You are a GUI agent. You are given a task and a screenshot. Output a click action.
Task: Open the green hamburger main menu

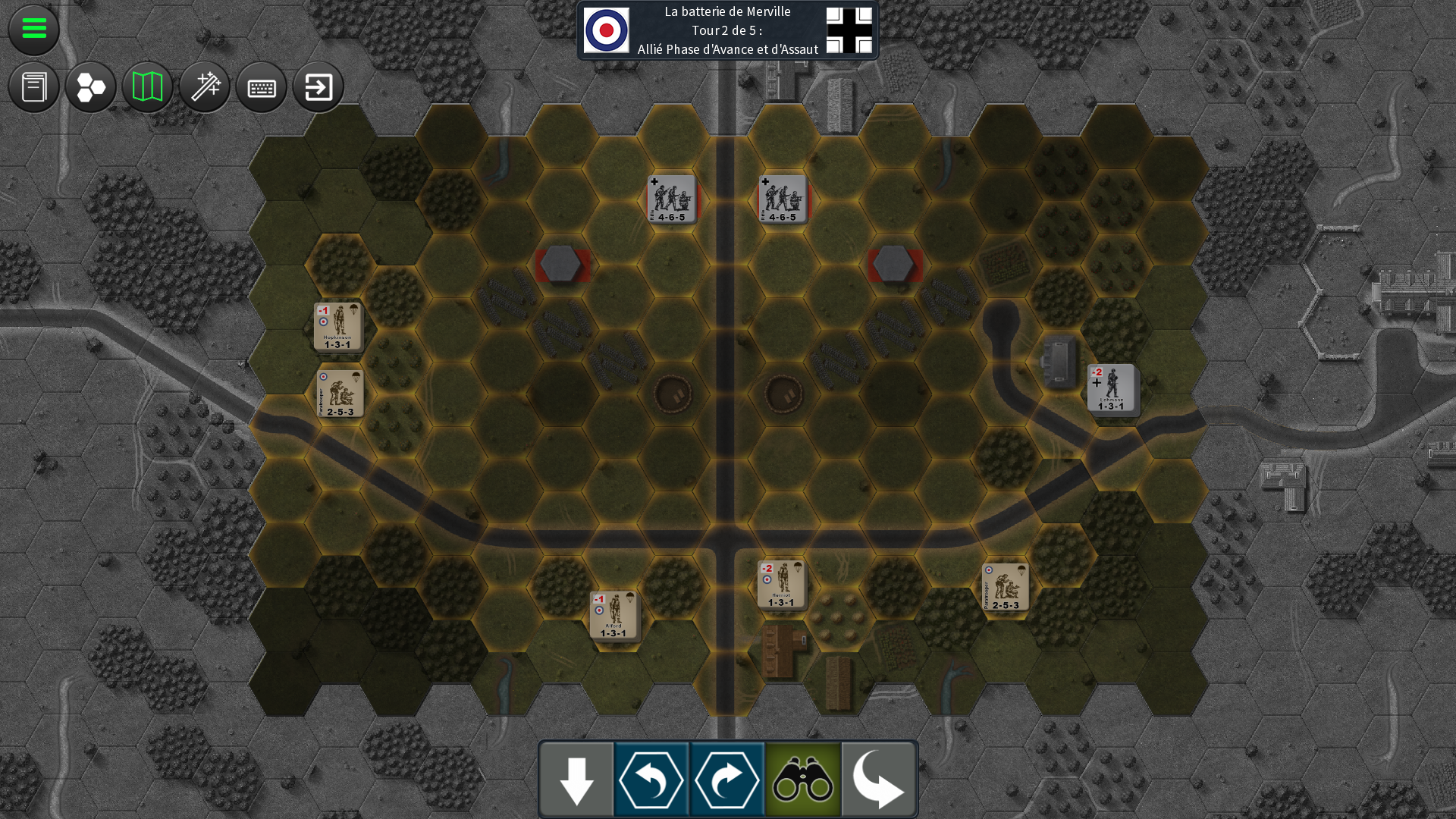coord(34,30)
